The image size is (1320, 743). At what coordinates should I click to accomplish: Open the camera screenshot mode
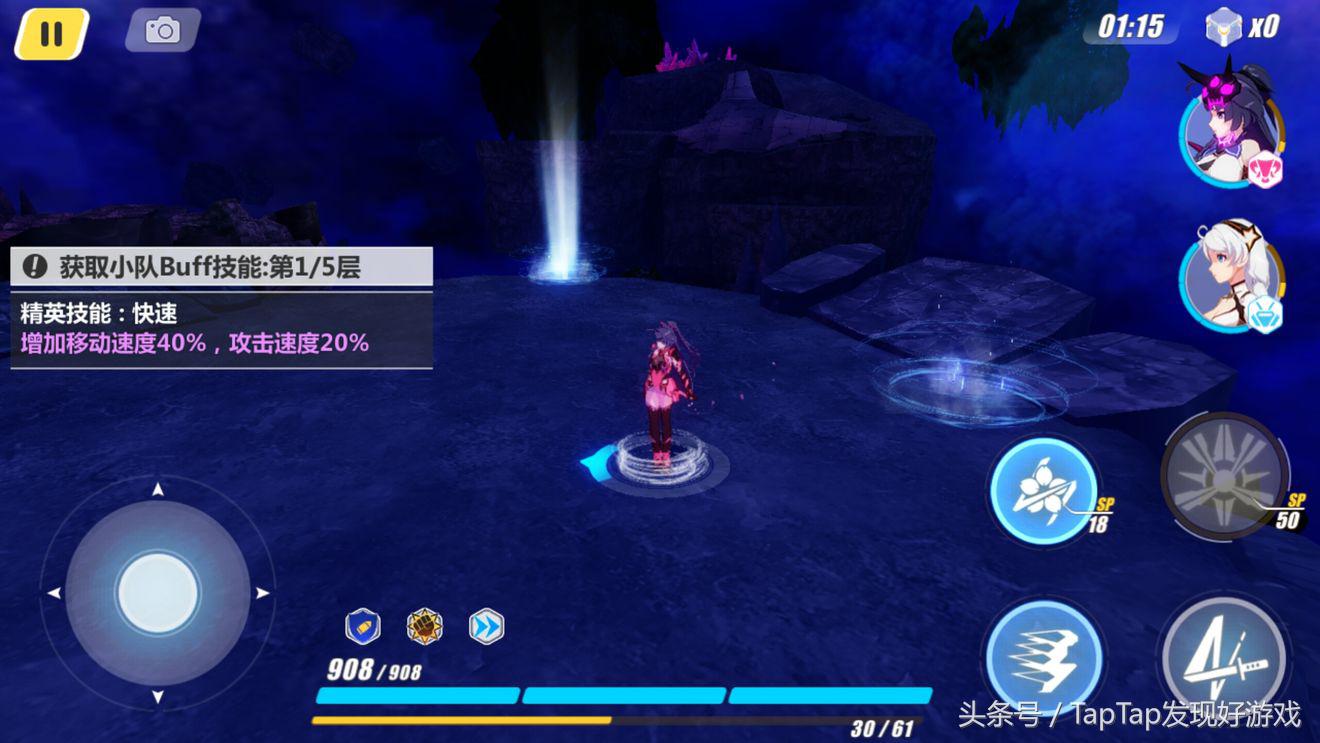point(162,31)
